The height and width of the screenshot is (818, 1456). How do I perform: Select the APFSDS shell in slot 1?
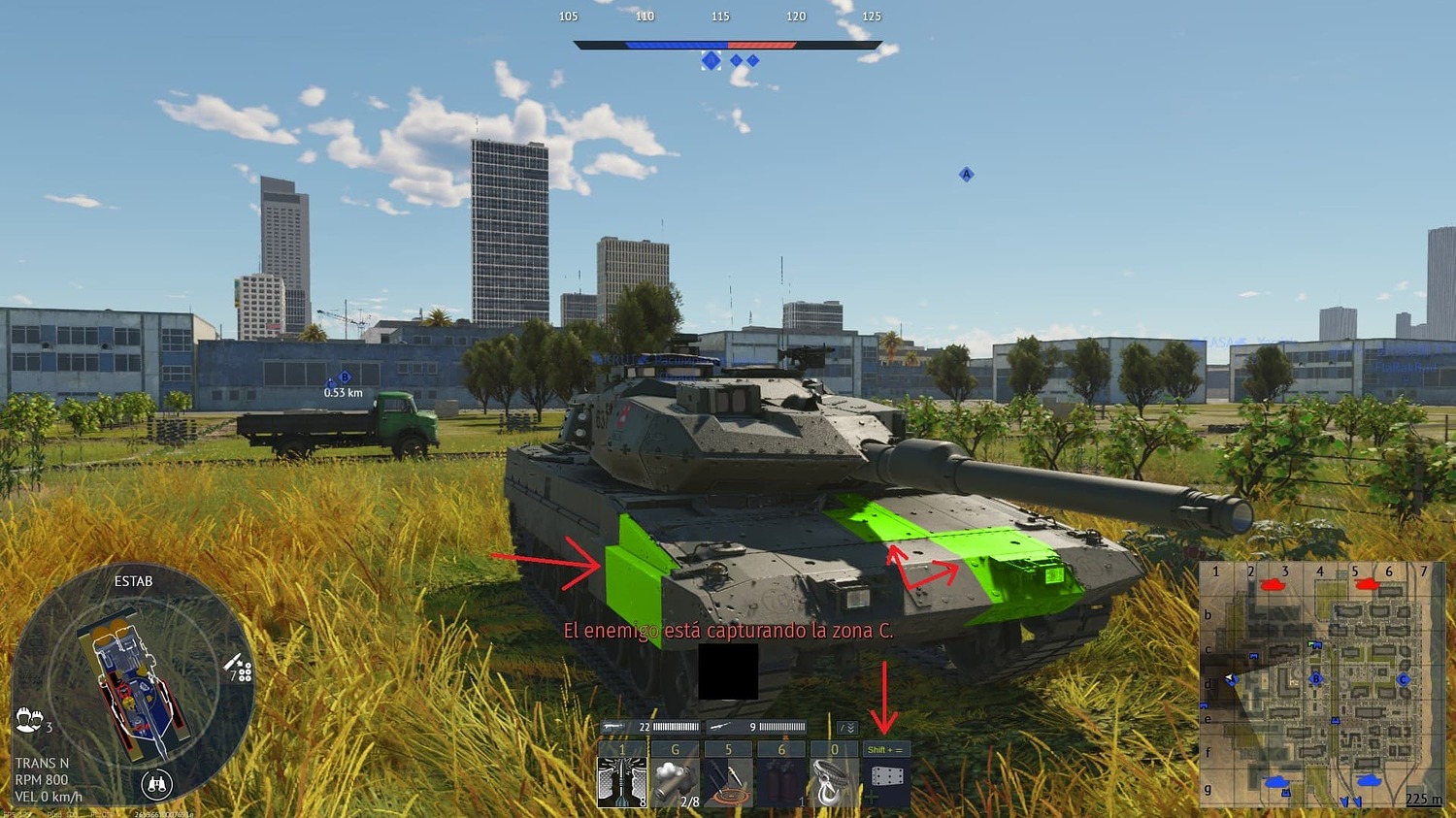[x=621, y=781]
